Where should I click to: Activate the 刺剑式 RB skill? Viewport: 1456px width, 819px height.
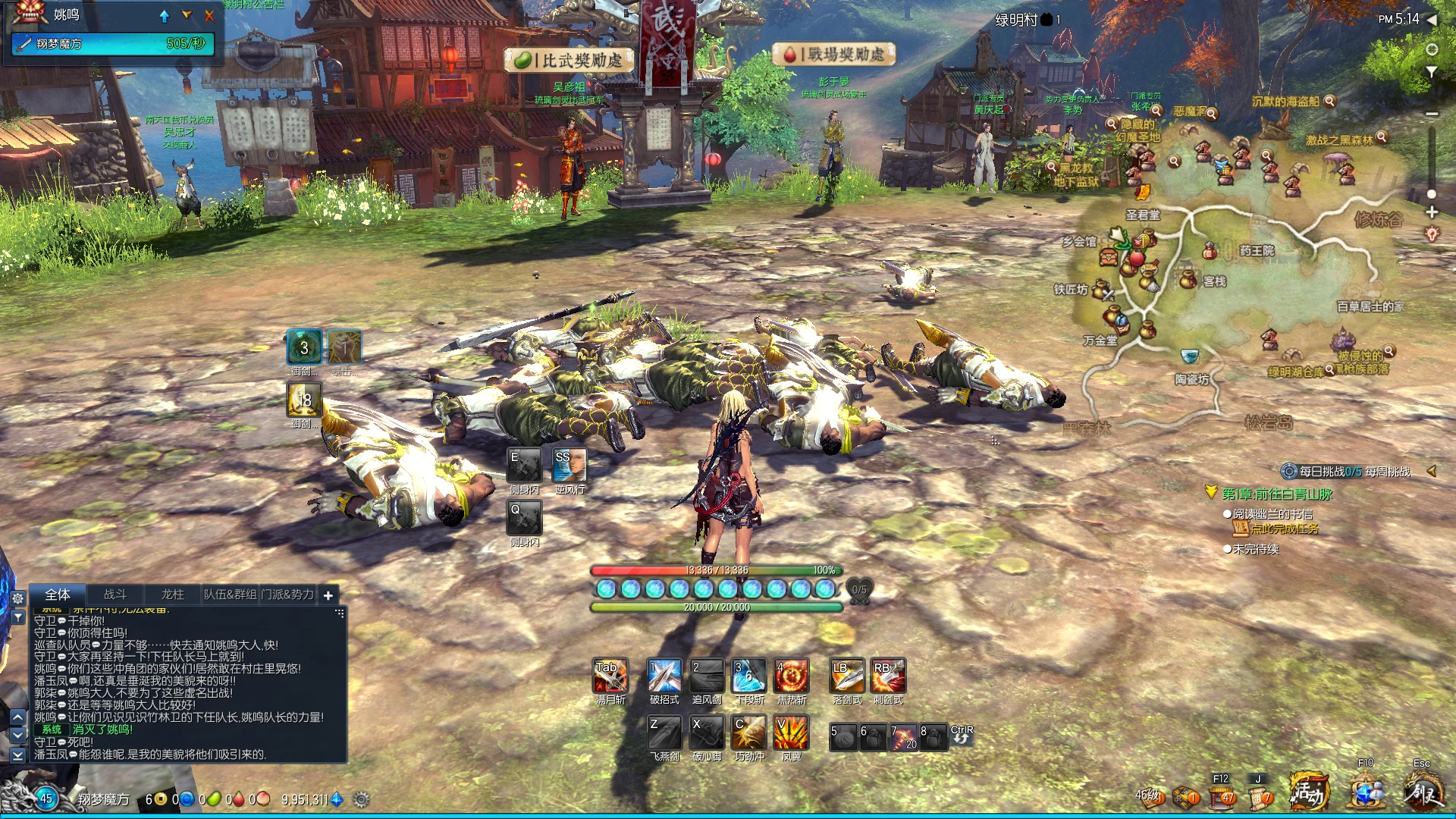[x=888, y=676]
